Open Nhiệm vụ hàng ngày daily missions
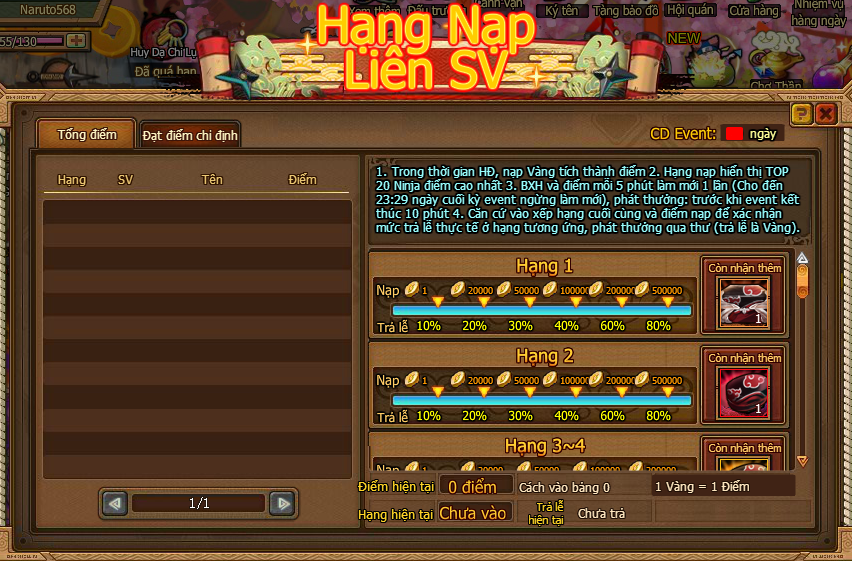The width and height of the screenshot is (852, 561). coord(820,12)
